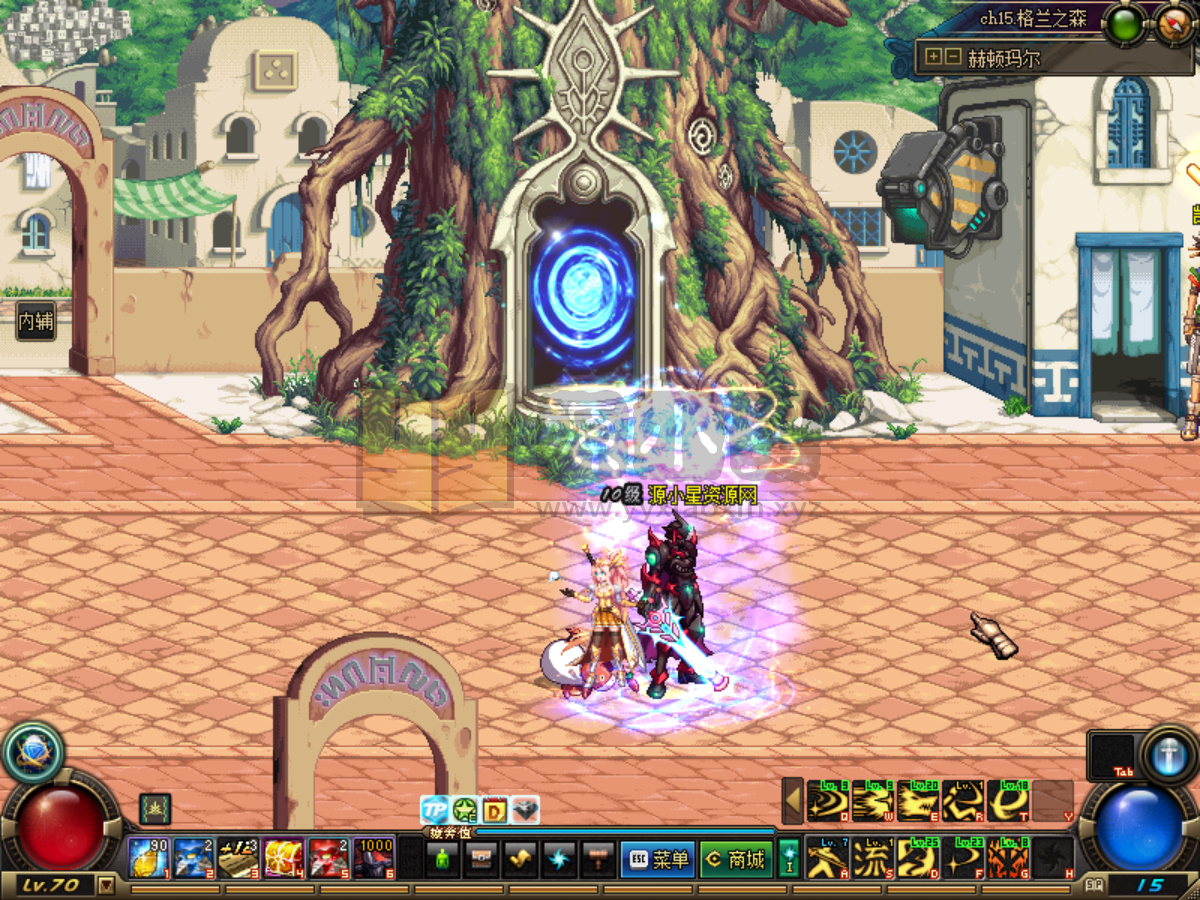Use the quick slot 1 item with 90 count
Image resolution: width=1200 pixels, height=900 pixels.
pos(148,858)
